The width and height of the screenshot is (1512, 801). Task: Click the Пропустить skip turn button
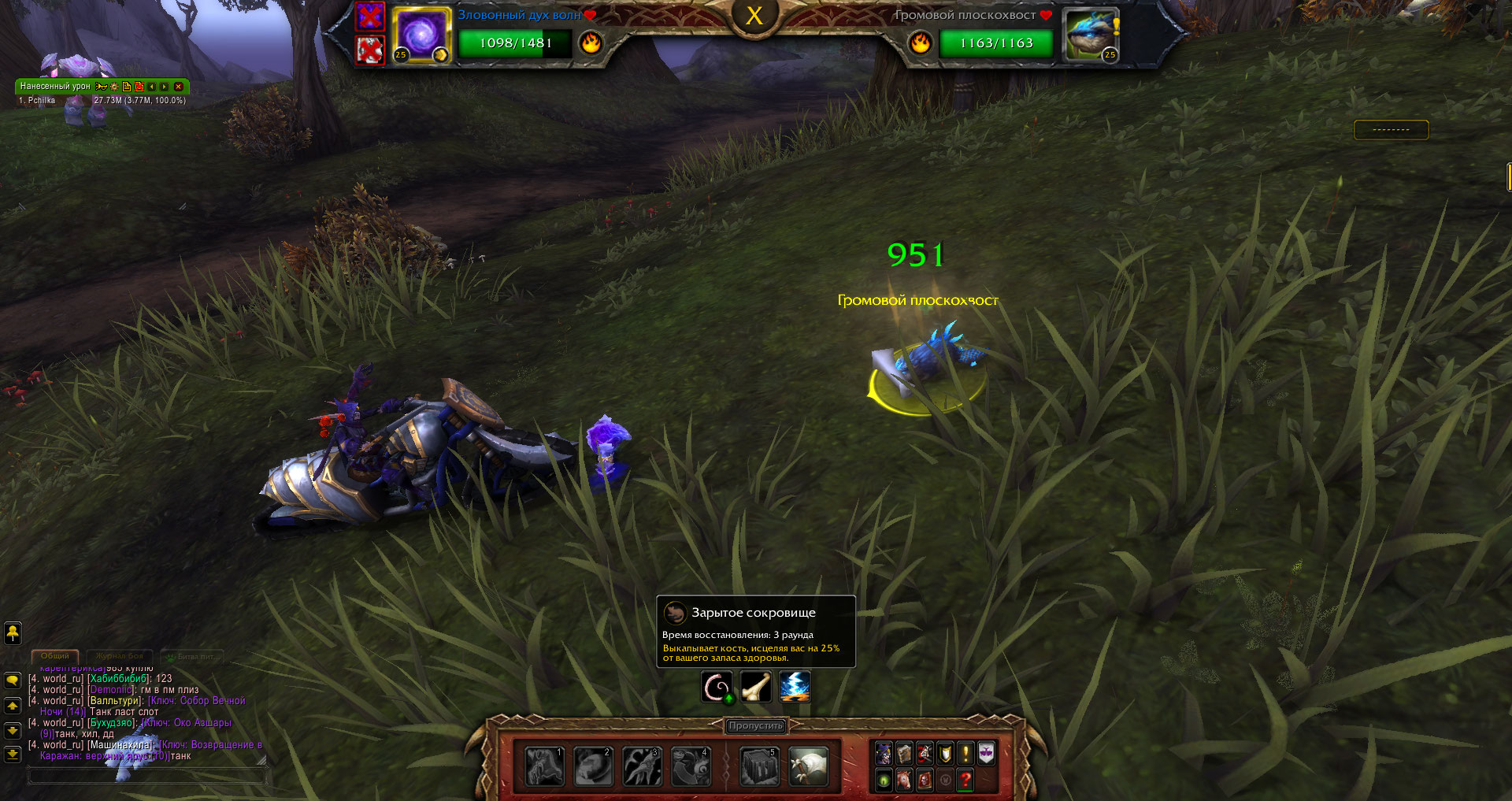755,725
